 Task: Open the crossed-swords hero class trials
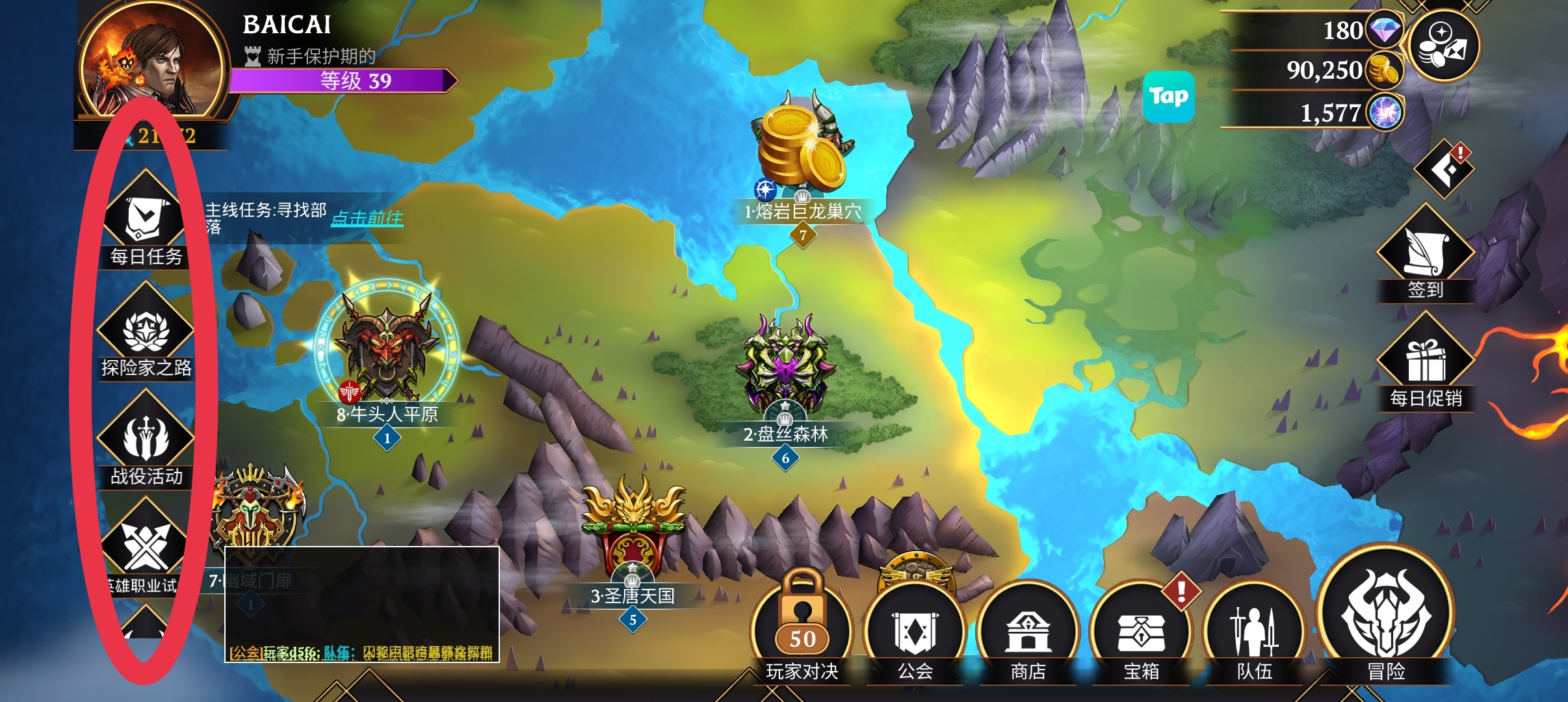coord(146,546)
